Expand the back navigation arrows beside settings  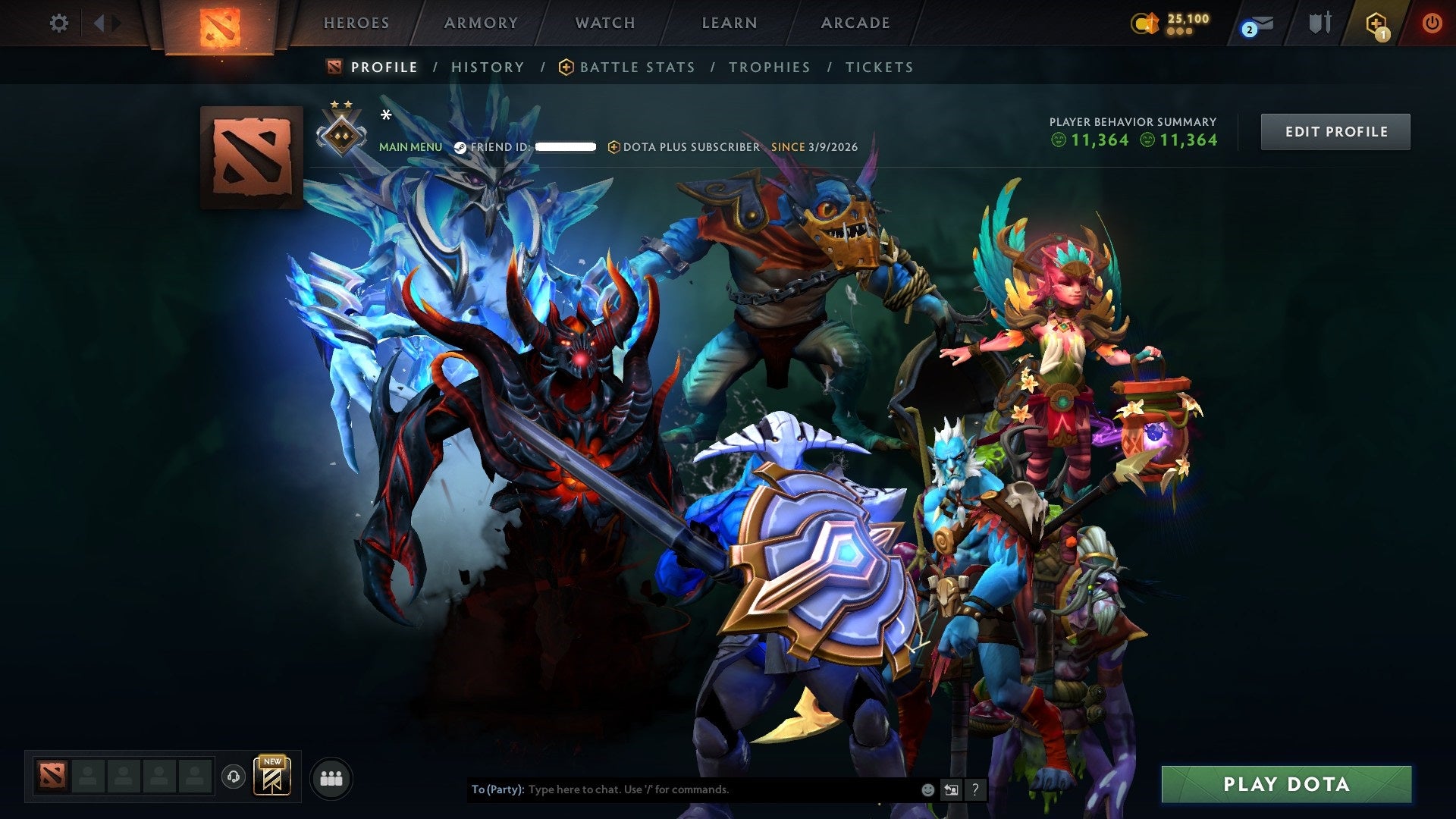coord(101,24)
